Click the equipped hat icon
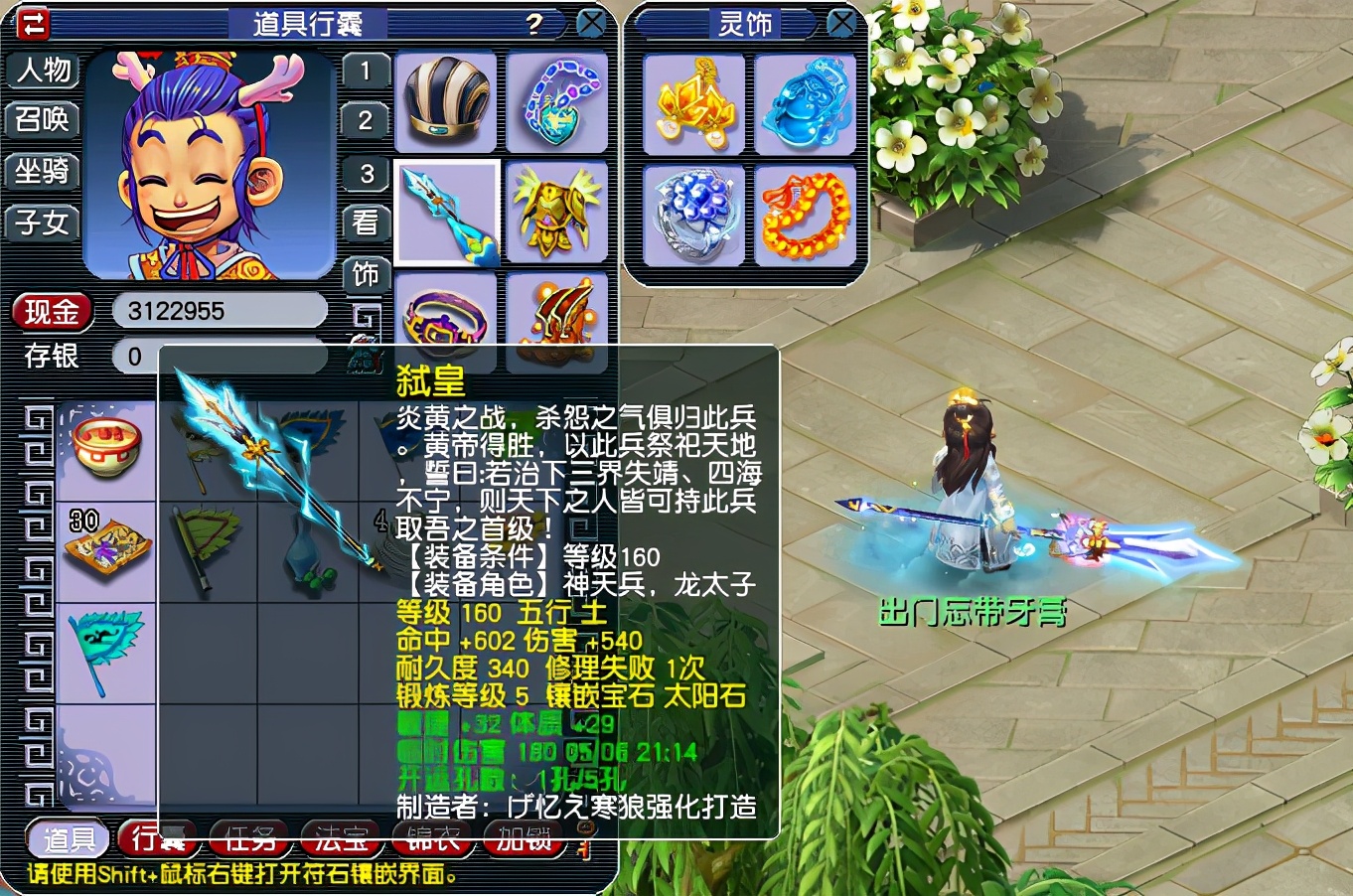 (445, 102)
